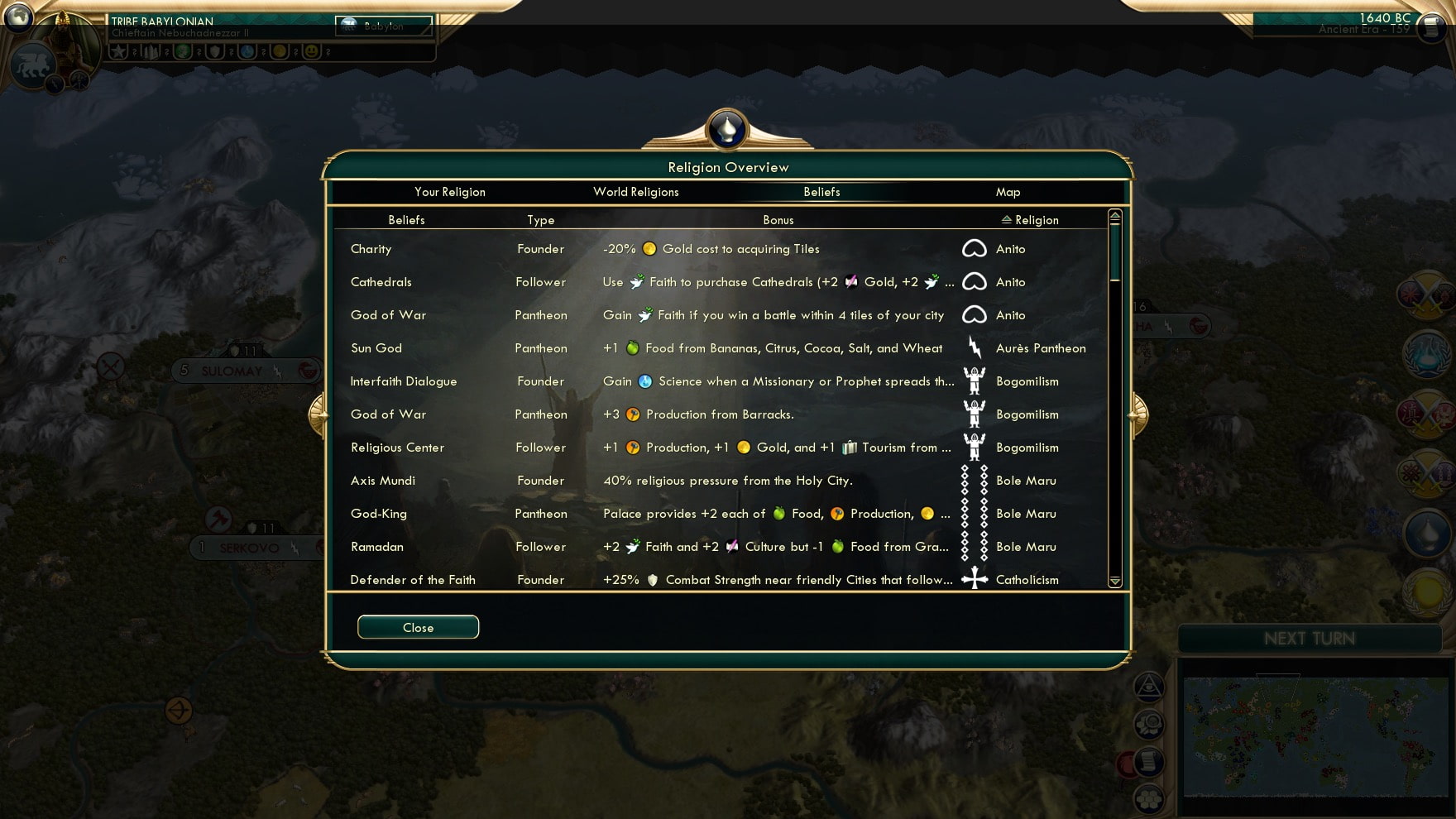This screenshot has height=819, width=1456.
Task: Switch to the World Religions tab
Action: click(x=635, y=191)
